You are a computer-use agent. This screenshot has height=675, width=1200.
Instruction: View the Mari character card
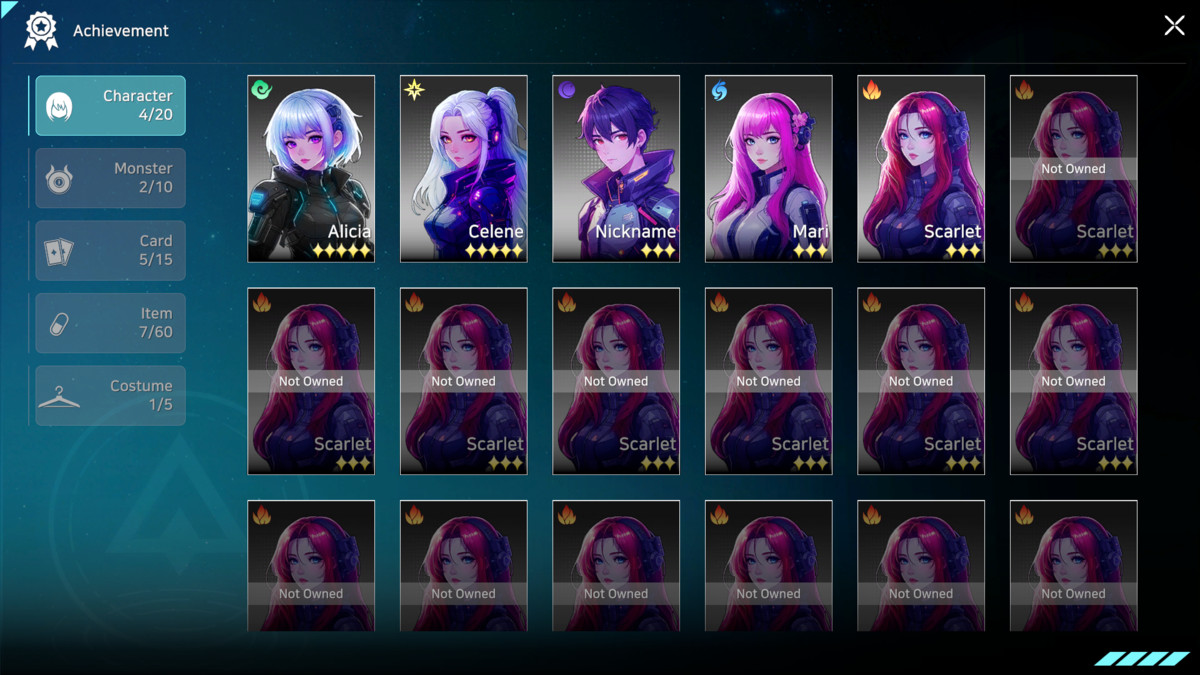click(x=768, y=168)
